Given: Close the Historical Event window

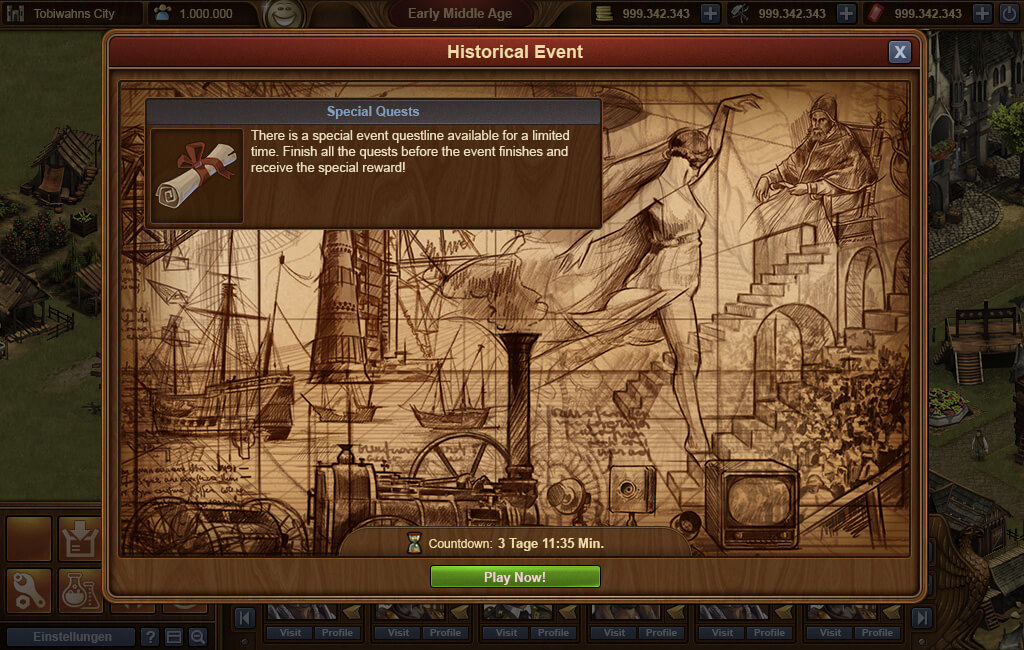Looking at the screenshot, I should (900, 52).
